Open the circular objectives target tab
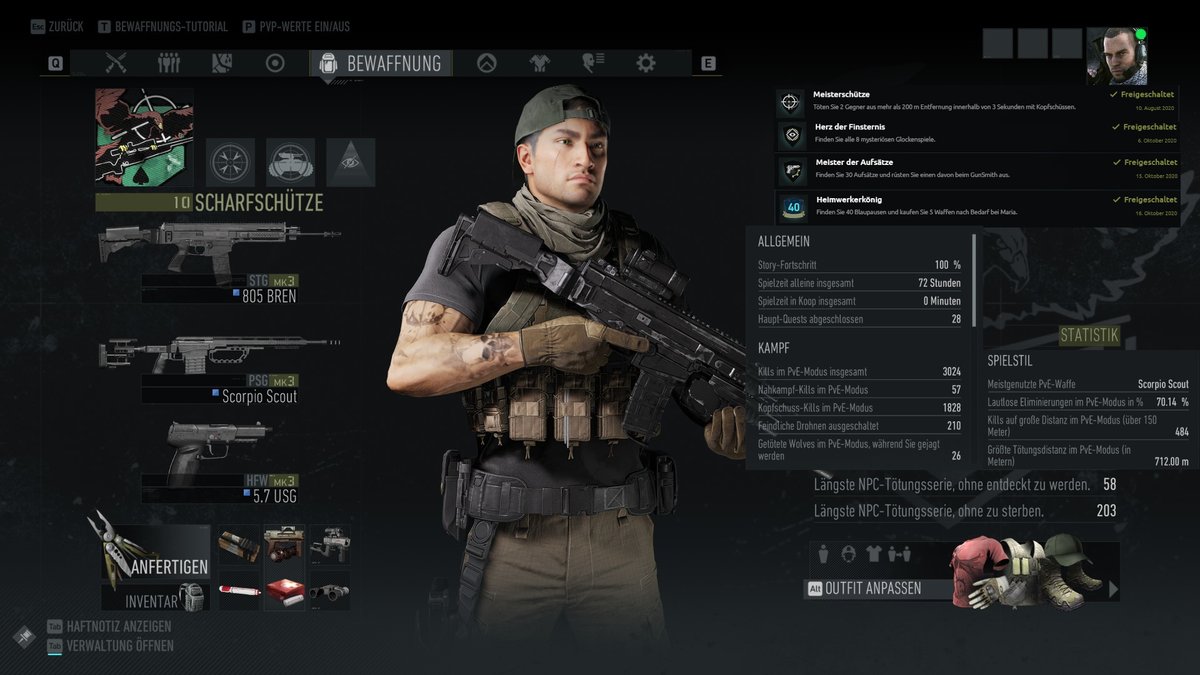Viewport: 1200px width, 675px height. coord(275,63)
